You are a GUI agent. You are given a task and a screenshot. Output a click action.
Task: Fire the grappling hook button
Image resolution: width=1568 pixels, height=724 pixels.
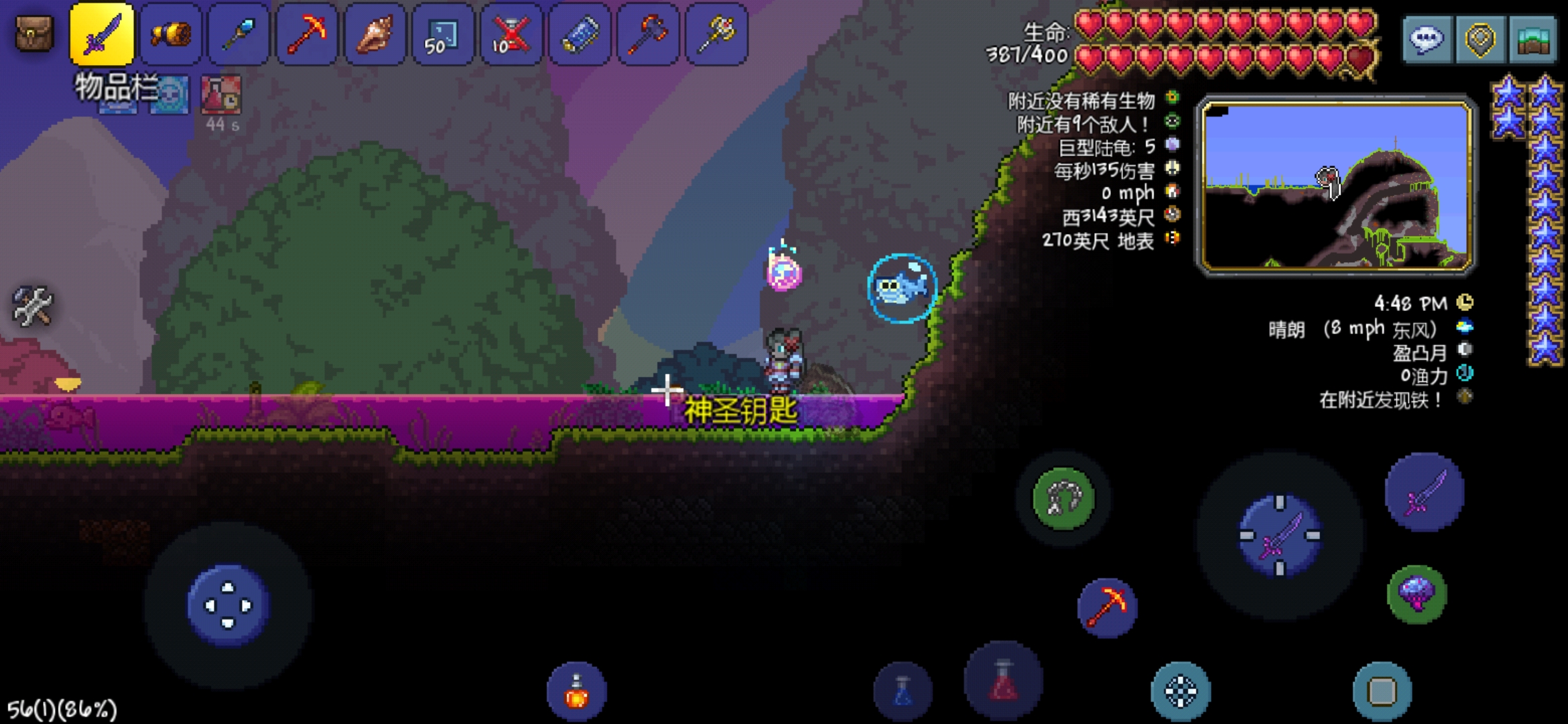(x=1063, y=498)
